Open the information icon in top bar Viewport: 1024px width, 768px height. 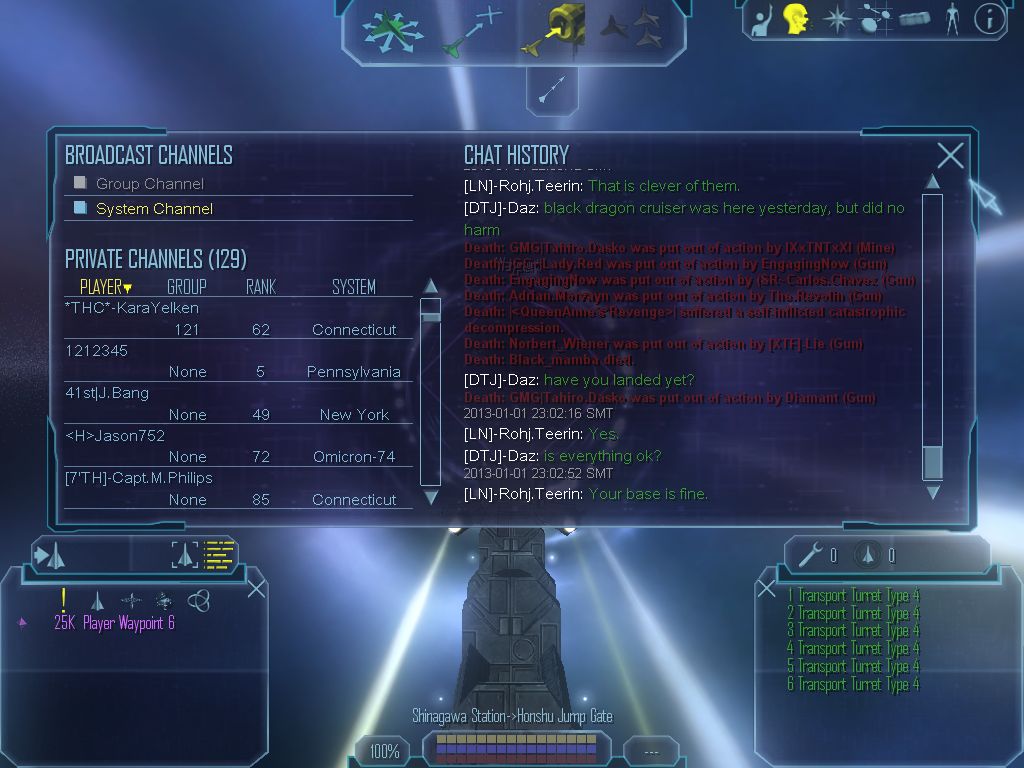pyautogui.click(x=989, y=19)
